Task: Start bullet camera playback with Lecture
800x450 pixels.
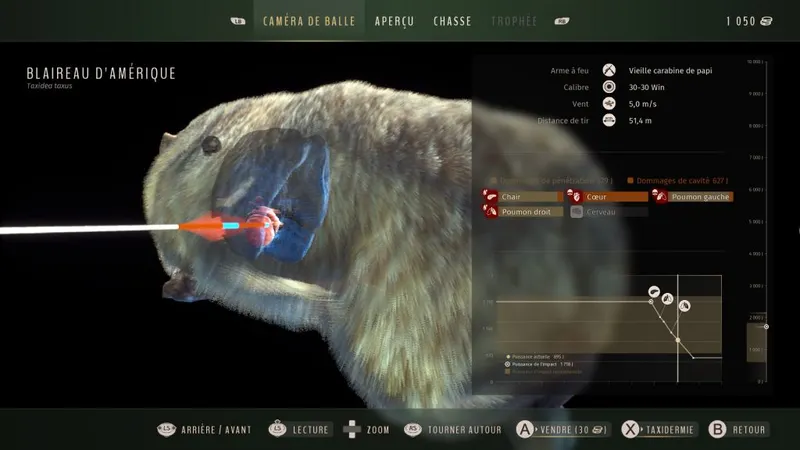Action: click(299, 430)
